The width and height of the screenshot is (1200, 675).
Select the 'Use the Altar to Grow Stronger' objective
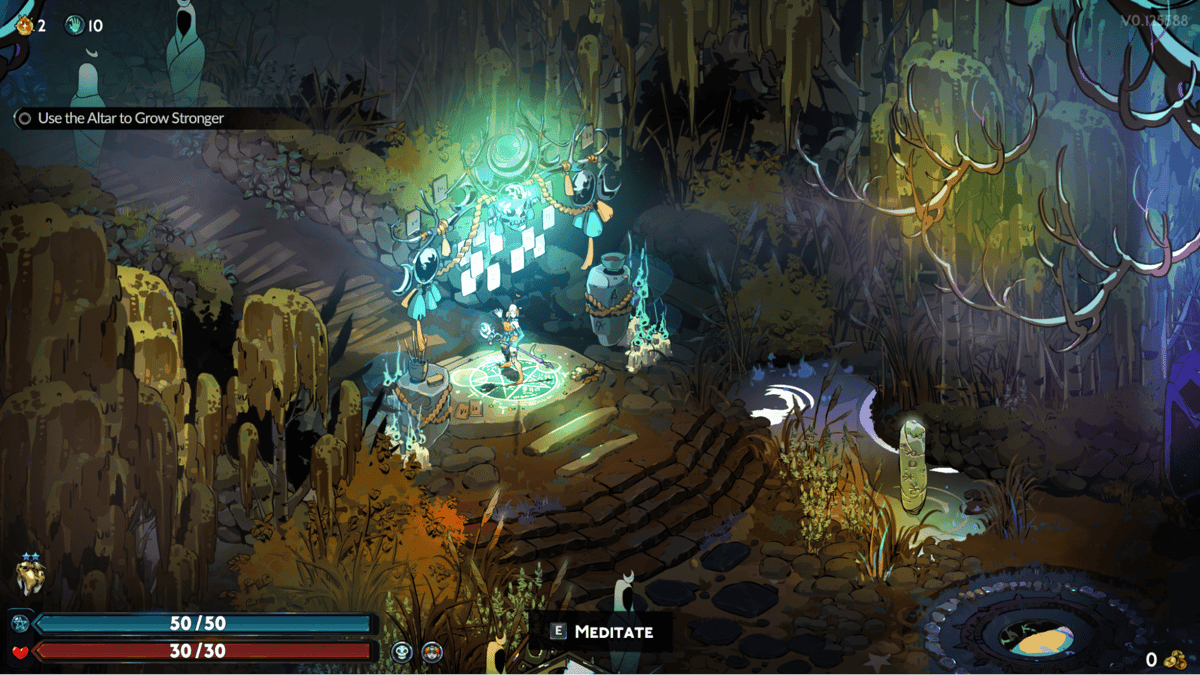[130, 118]
